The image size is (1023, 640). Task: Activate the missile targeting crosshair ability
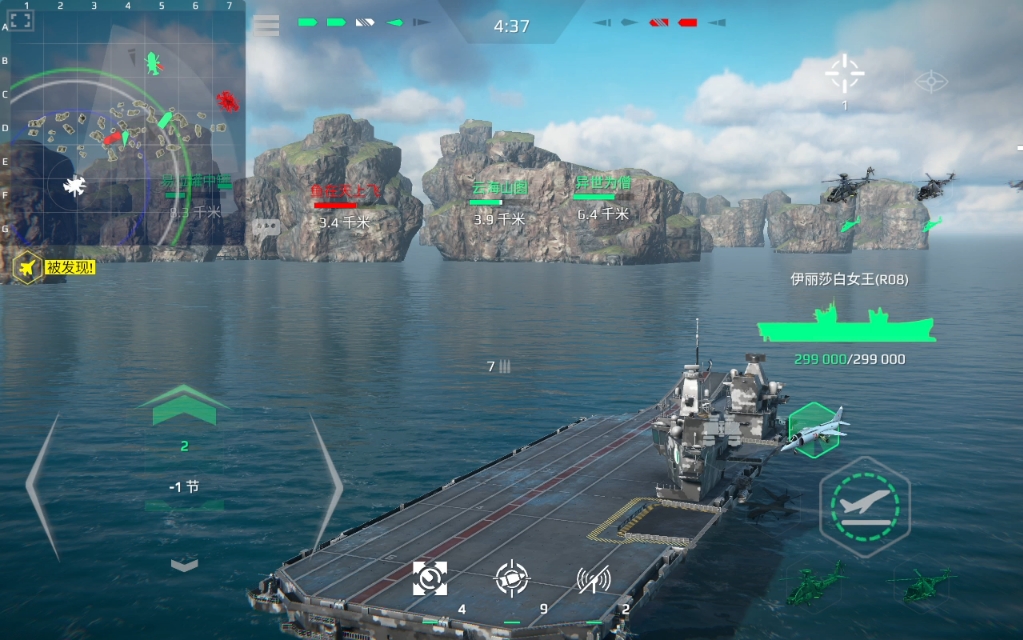512,577
